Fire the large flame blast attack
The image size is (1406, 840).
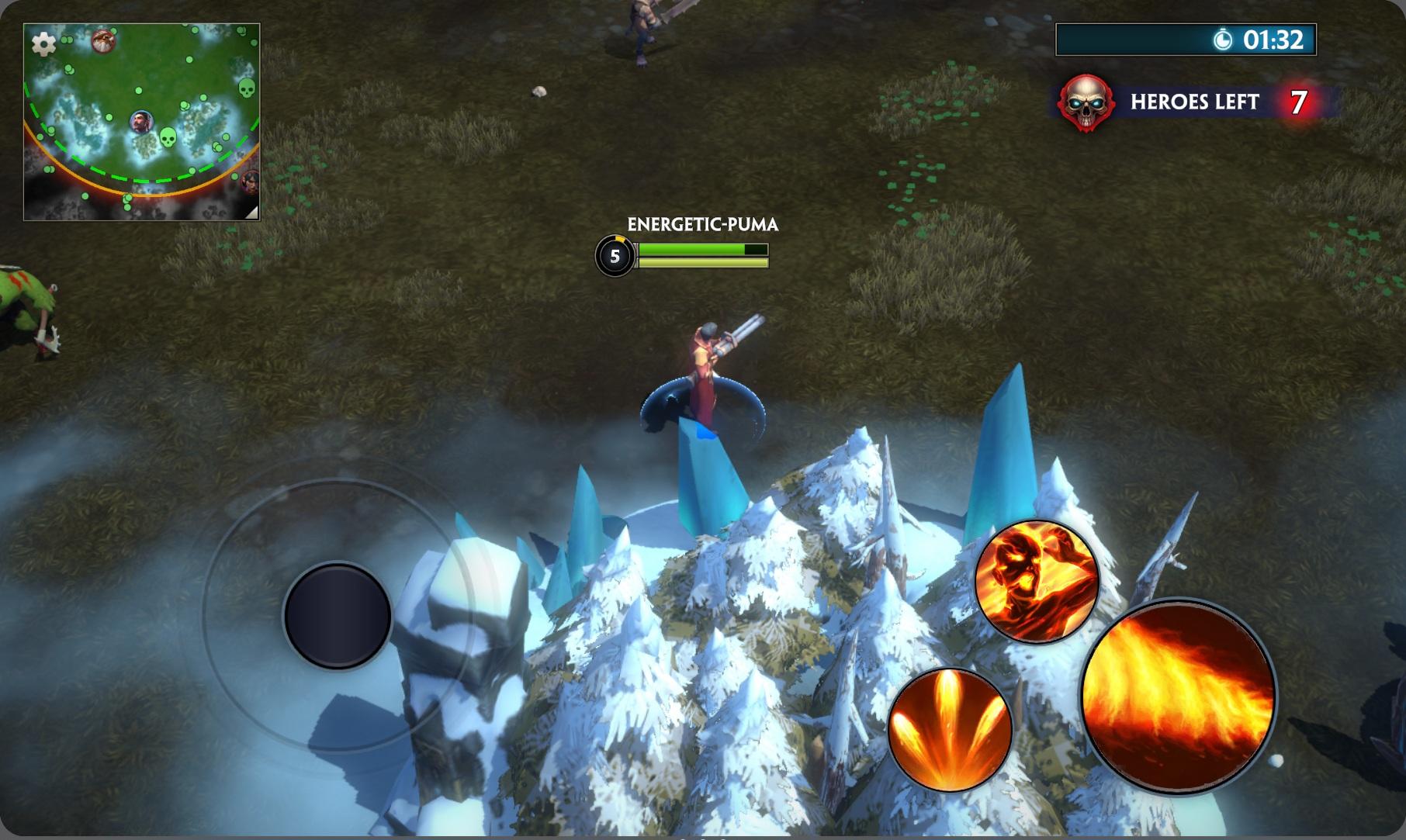(x=1178, y=697)
